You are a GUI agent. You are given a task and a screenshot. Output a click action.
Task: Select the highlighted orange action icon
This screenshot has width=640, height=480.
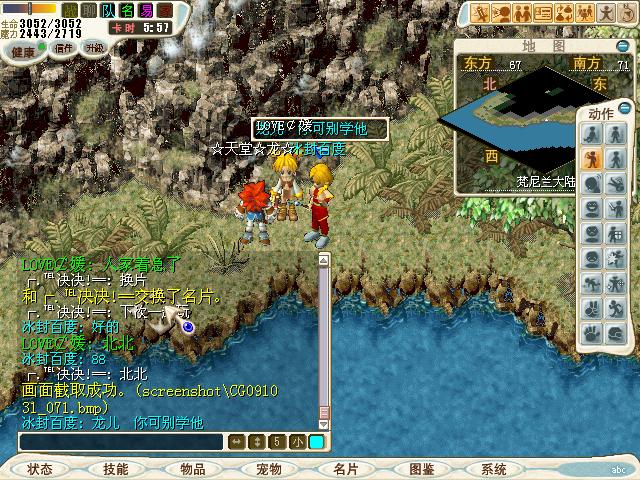591,158
